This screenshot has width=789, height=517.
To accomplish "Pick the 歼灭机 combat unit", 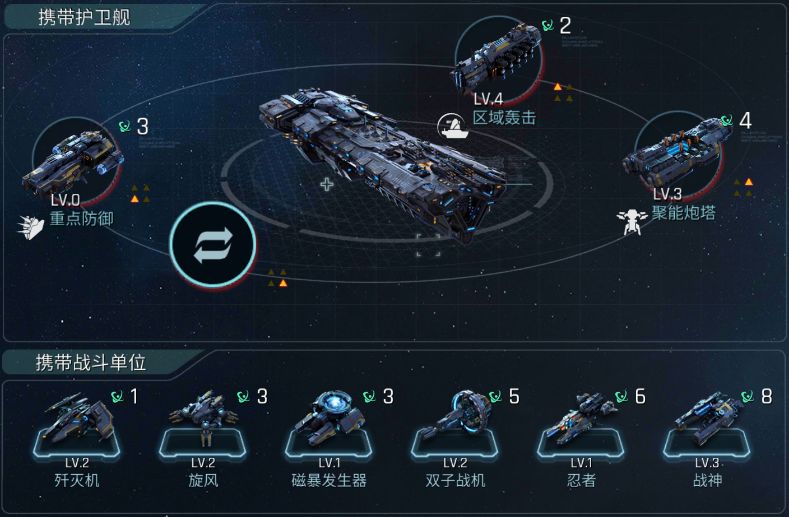I will [x=76, y=426].
